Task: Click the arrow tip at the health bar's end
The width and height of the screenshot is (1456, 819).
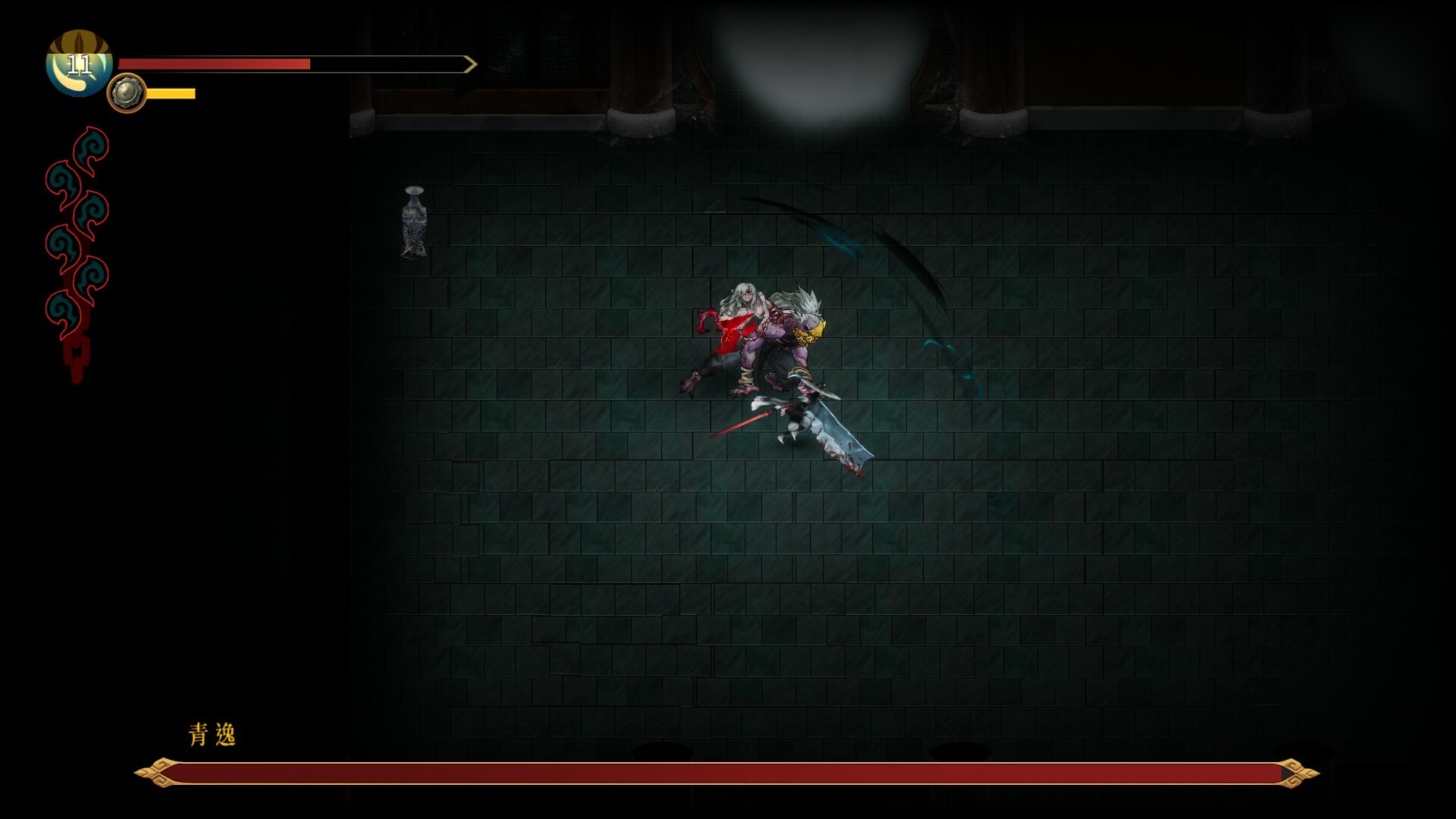Action: (x=472, y=64)
